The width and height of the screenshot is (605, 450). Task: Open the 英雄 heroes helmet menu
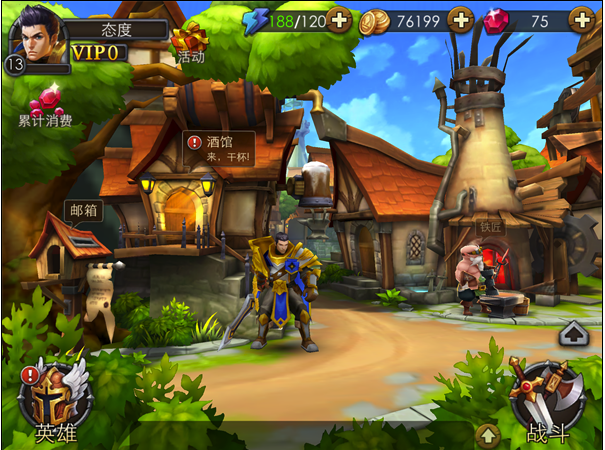pos(56,402)
